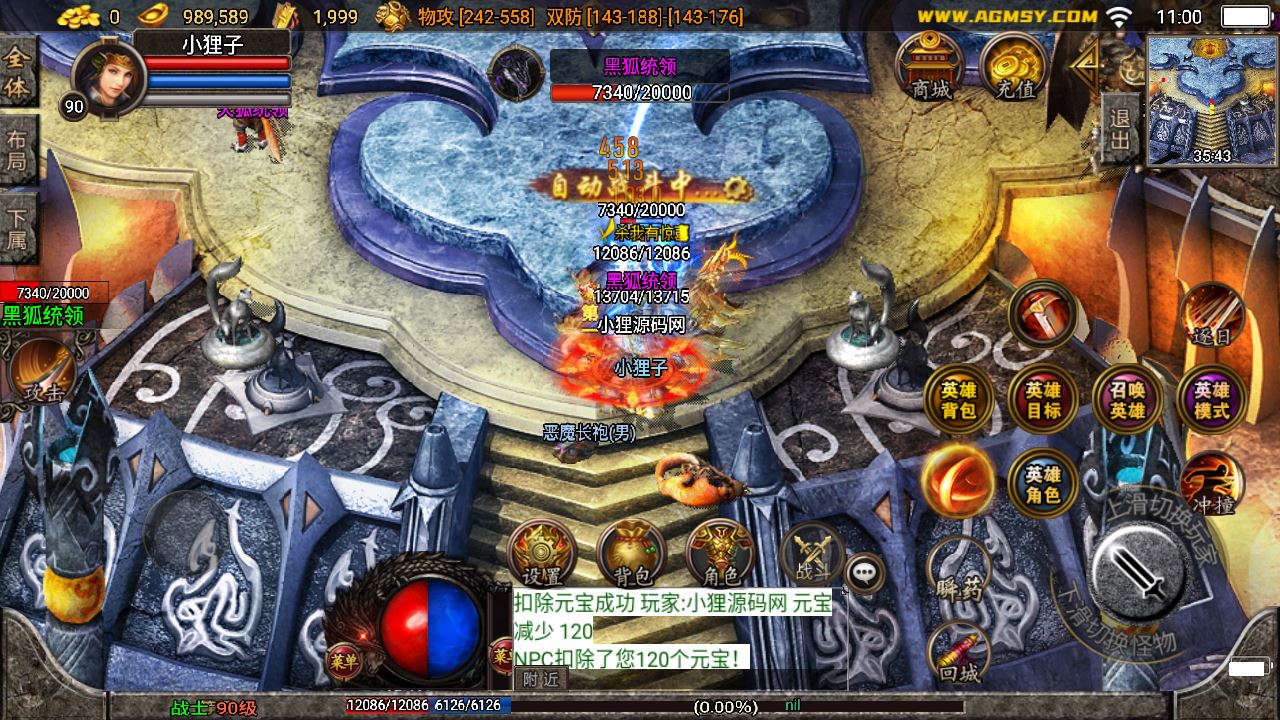The width and height of the screenshot is (1280, 720).
Task: Open the 背包 bag
Action: (x=631, y=553)
